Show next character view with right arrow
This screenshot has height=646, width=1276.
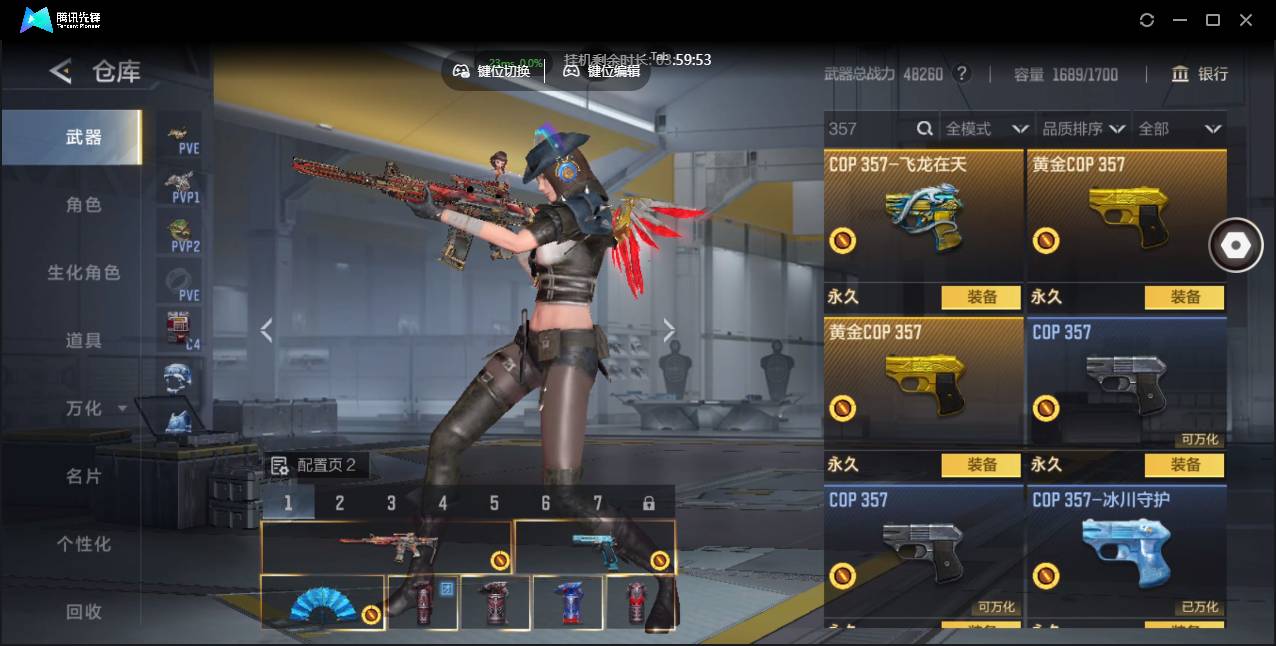point(669,330)
